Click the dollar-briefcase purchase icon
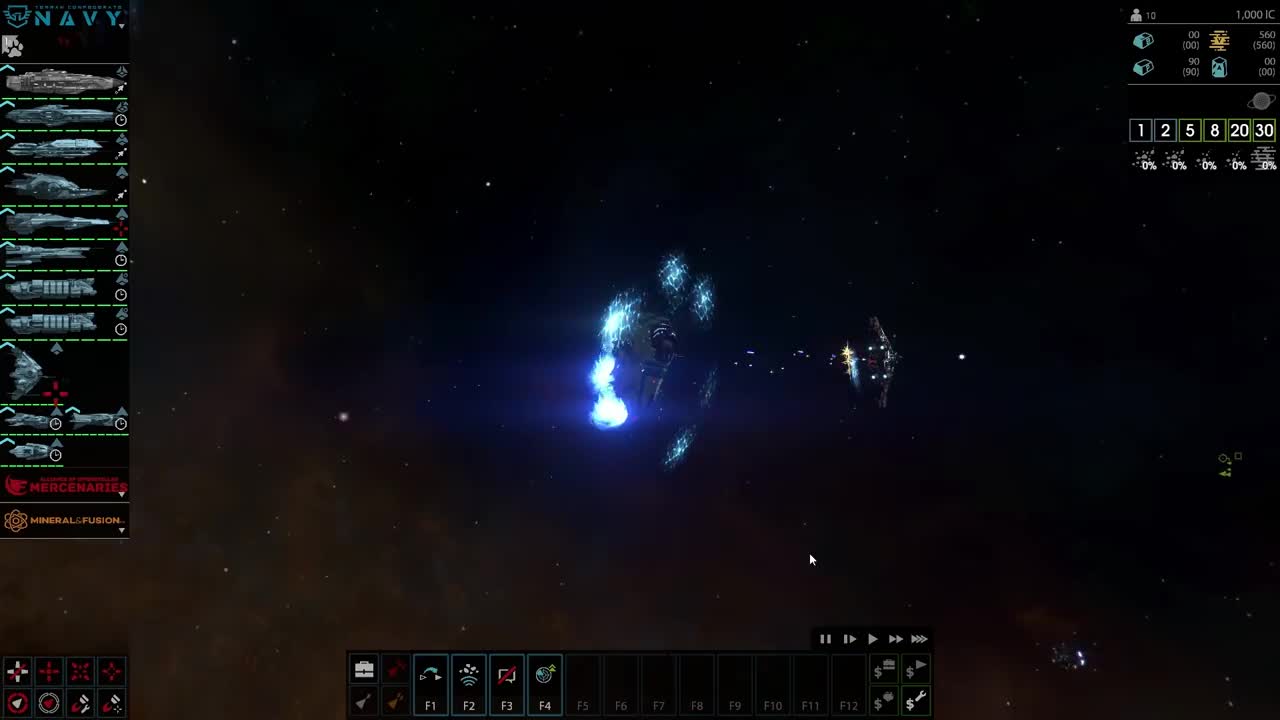 pos(884,670)
